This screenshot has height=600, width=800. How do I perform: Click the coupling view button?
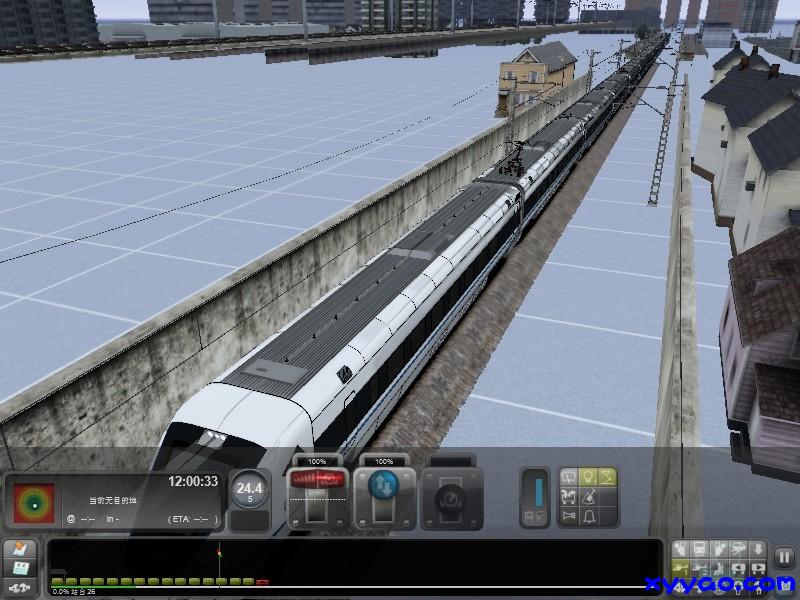pyautogui.click(x=21, y=586)
